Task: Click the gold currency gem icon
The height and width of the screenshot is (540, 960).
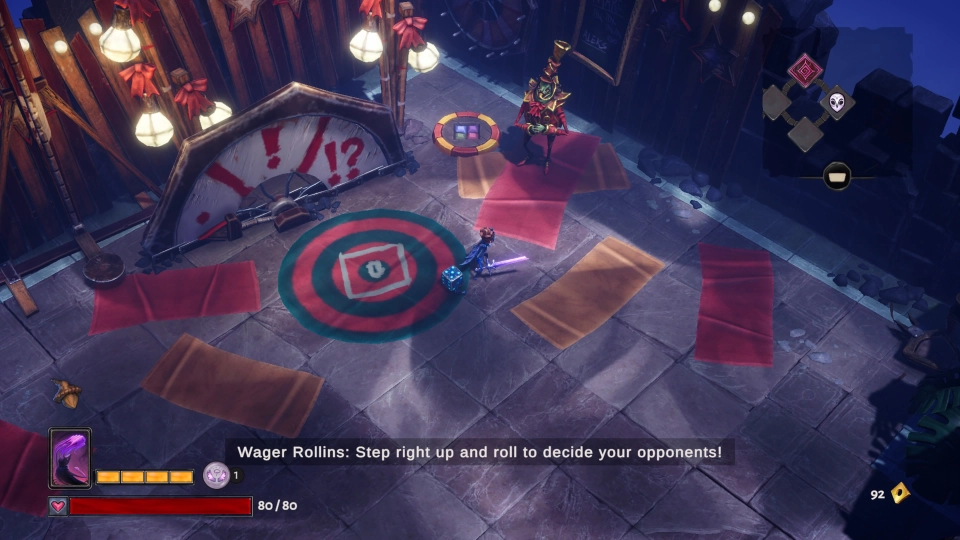Action: point(900,492)
